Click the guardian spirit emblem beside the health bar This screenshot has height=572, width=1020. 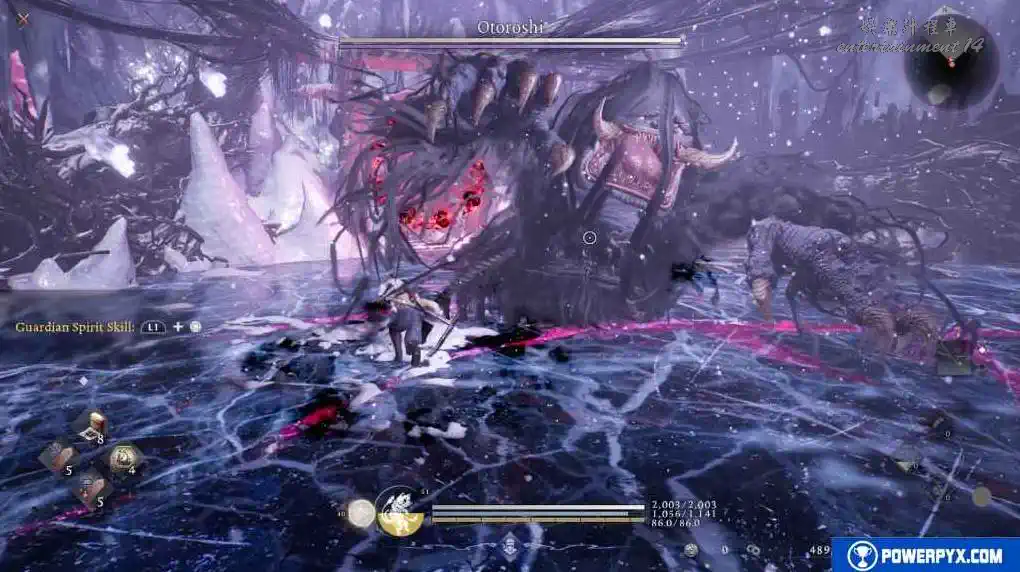click(x=399, y=511)
